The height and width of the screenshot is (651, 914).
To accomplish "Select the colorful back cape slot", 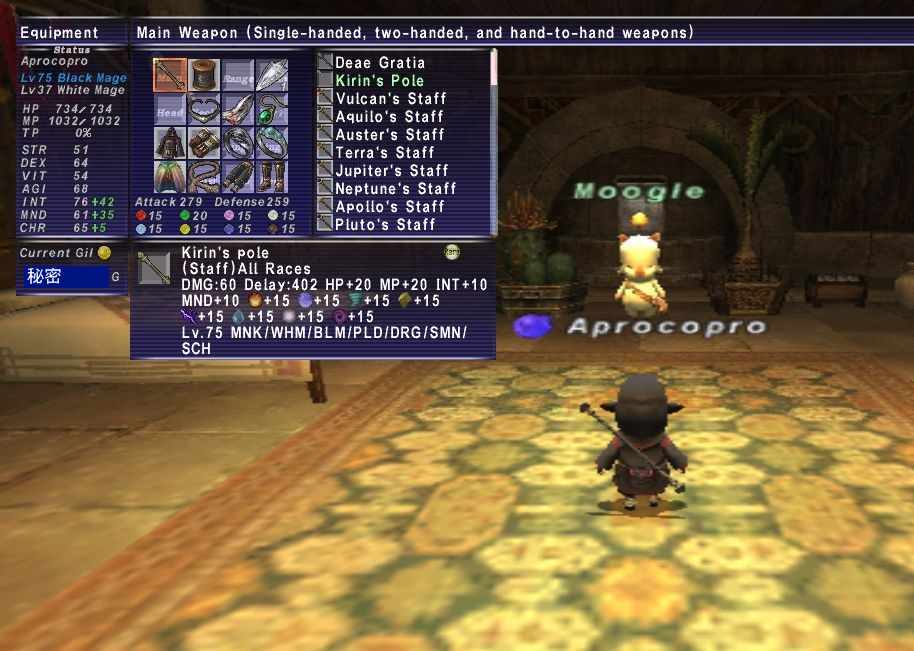I will [170, 177].
